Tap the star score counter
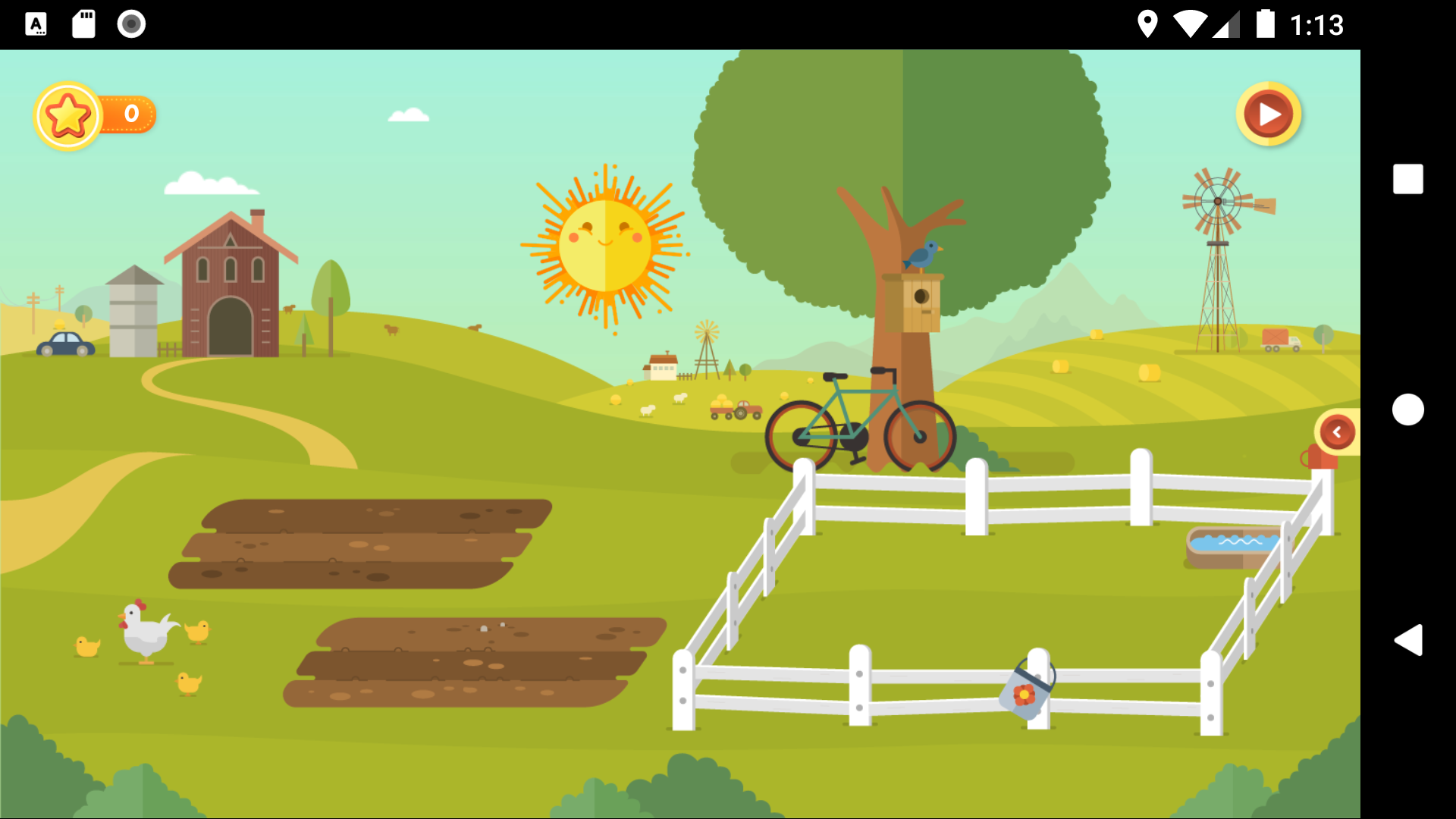This screenshot has height=819, width=1456. tap(91, 114)
